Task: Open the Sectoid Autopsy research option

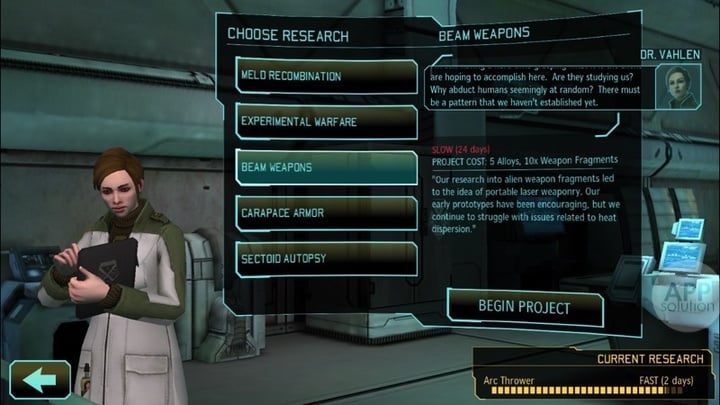Action: click(x=326, y=258)
